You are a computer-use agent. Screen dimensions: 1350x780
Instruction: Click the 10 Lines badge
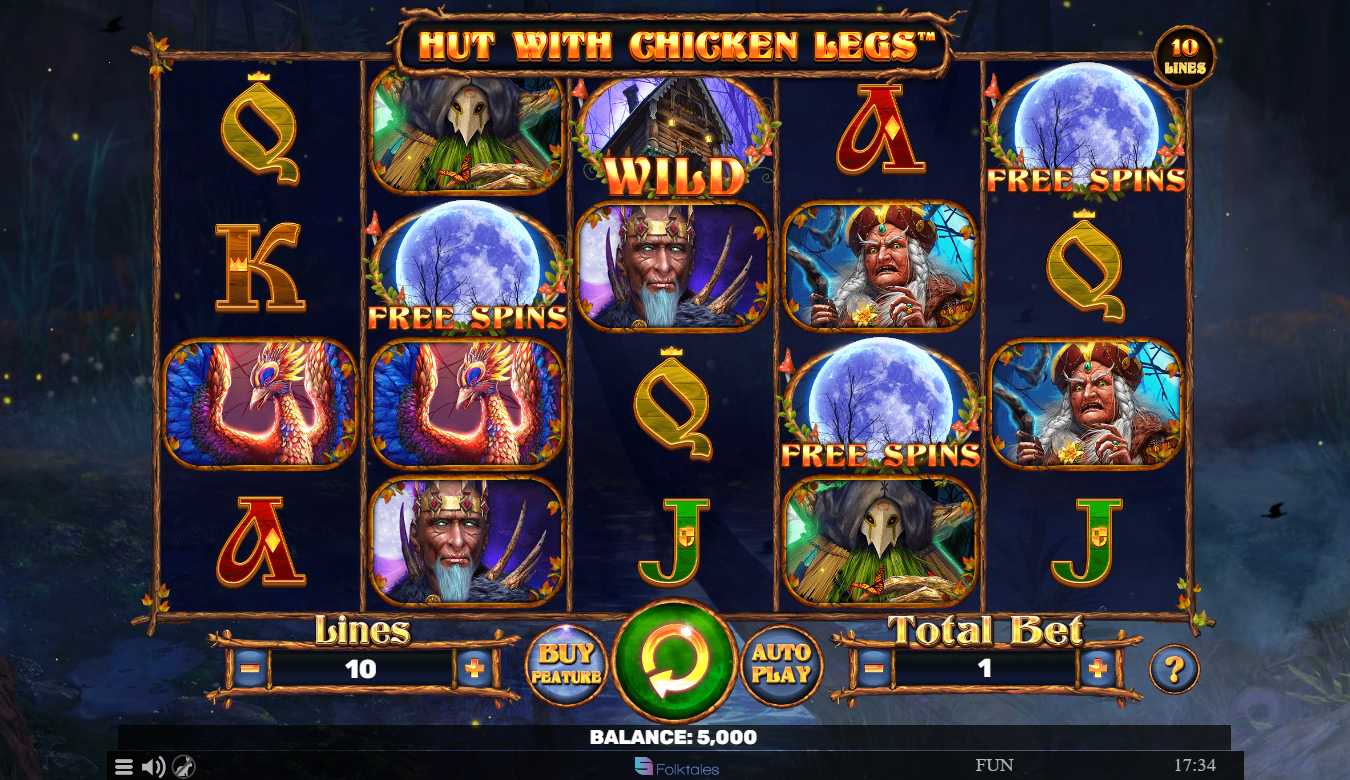coord(1185,57)
